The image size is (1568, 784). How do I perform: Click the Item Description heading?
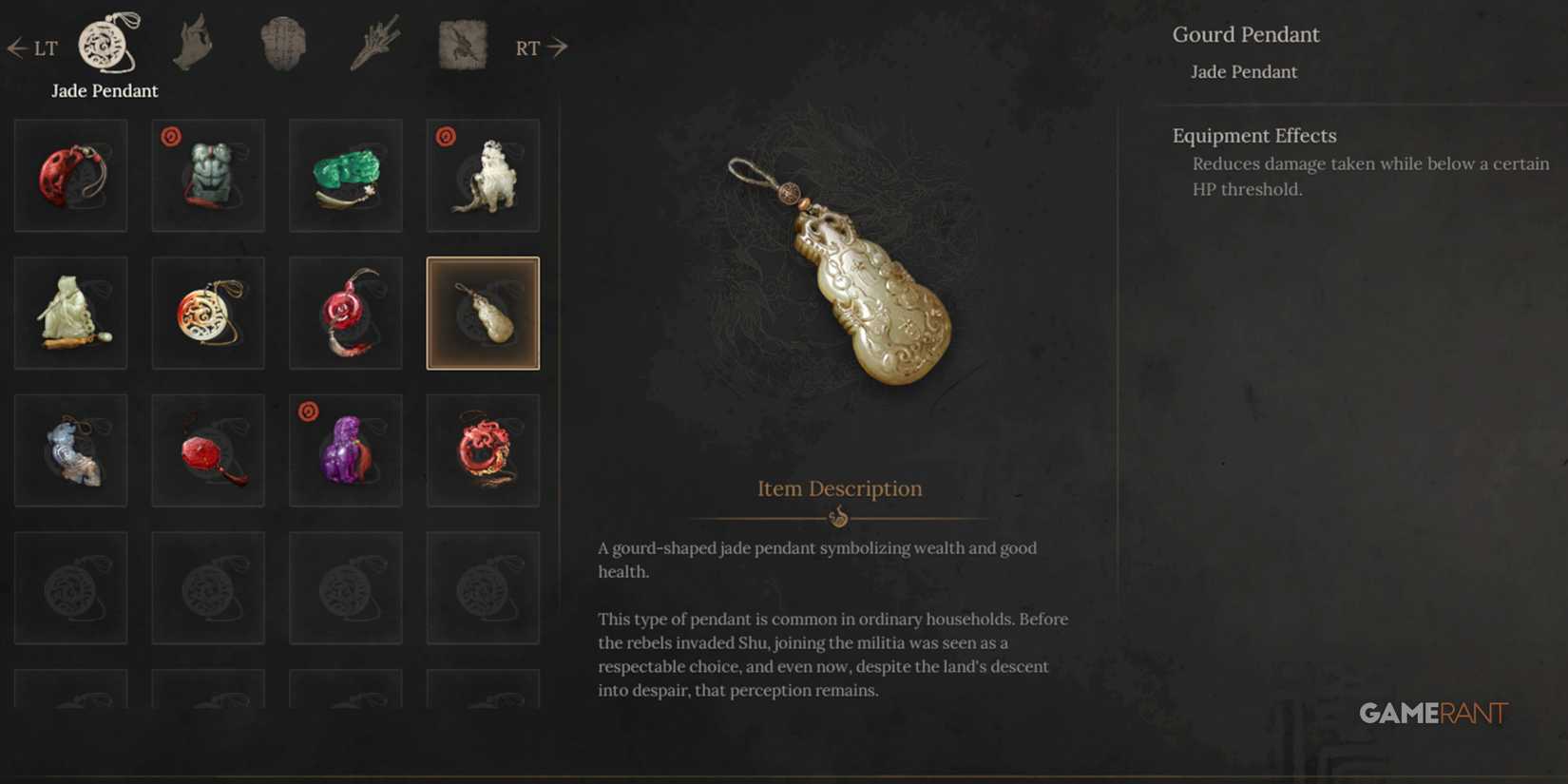[839, 488]
